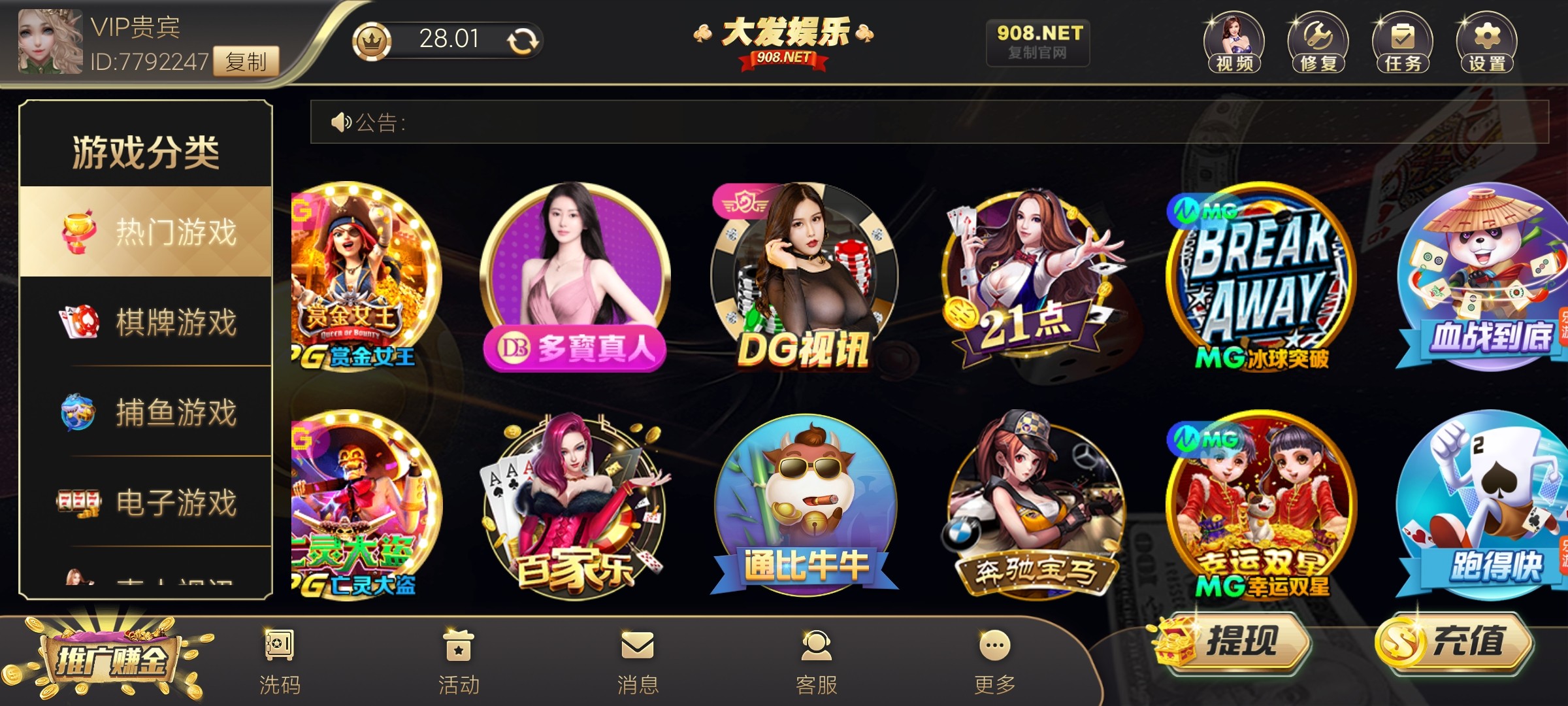
Task: Open the 通比牛牛 game tile
Action: 804,505
